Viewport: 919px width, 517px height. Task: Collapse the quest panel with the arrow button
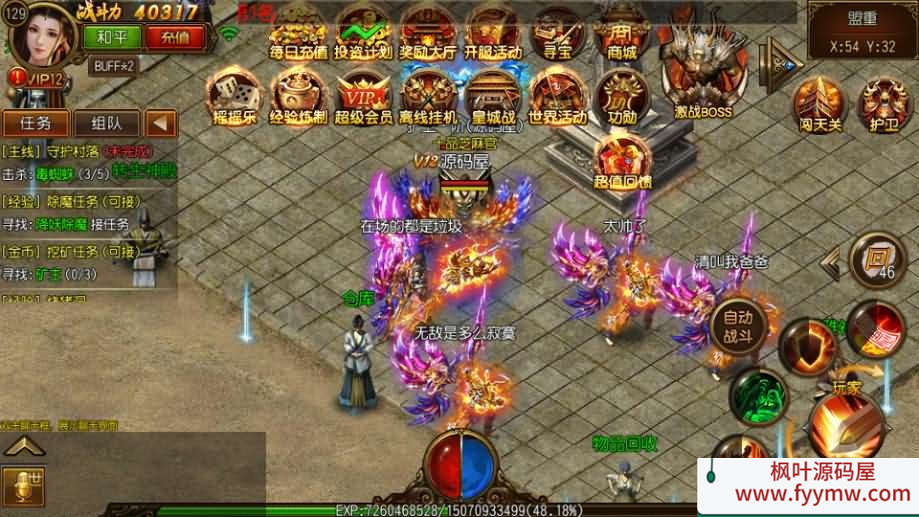160,123
